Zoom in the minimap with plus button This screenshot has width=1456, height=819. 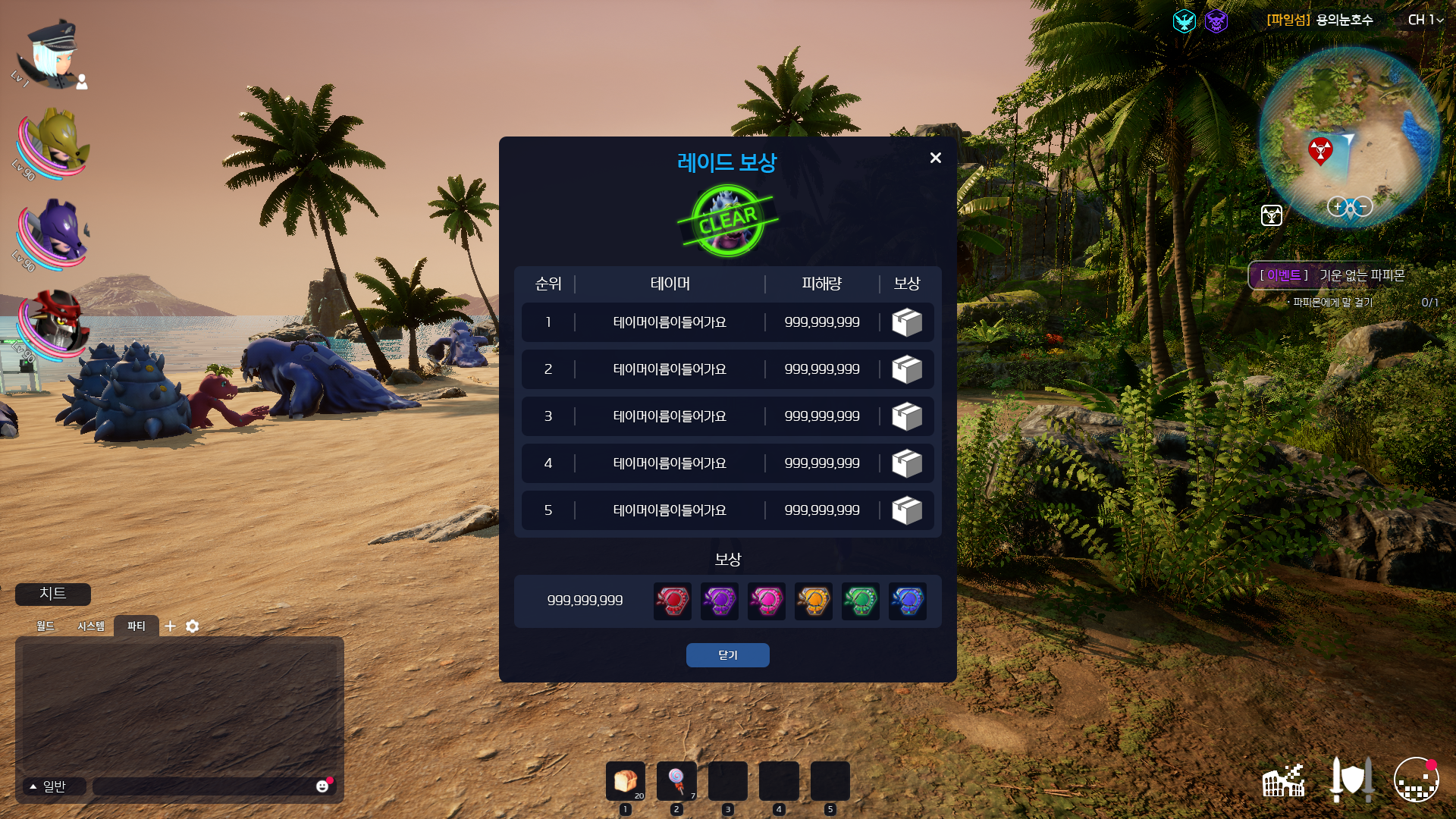1337,206
